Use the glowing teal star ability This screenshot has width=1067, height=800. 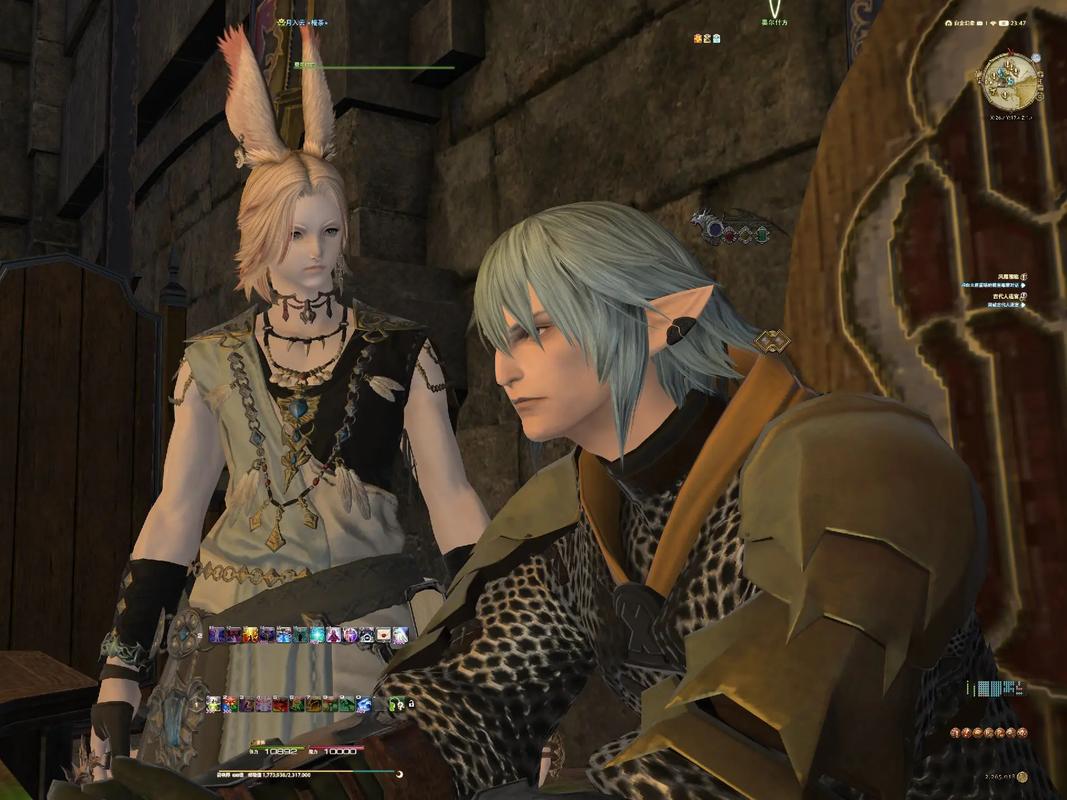pyautogui.click(x=317, y=634)
